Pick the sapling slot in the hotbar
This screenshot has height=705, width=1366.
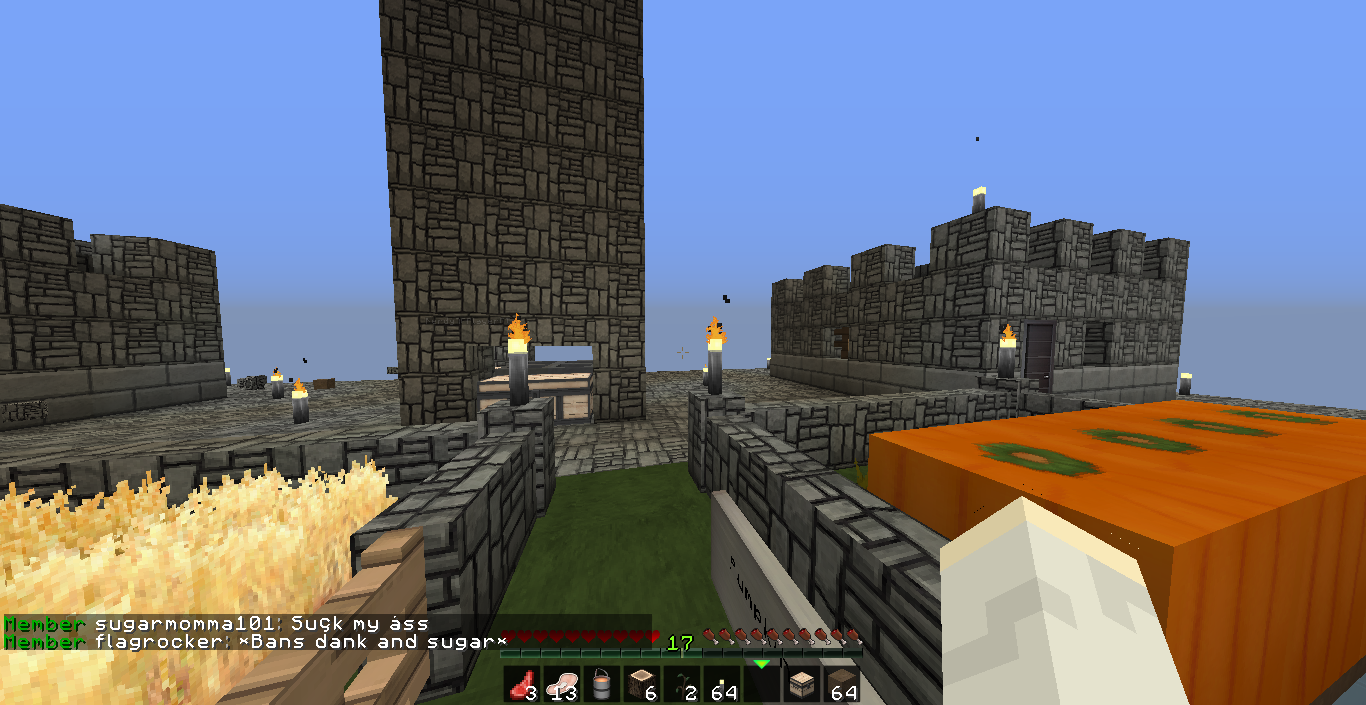[x=682, y=685]
